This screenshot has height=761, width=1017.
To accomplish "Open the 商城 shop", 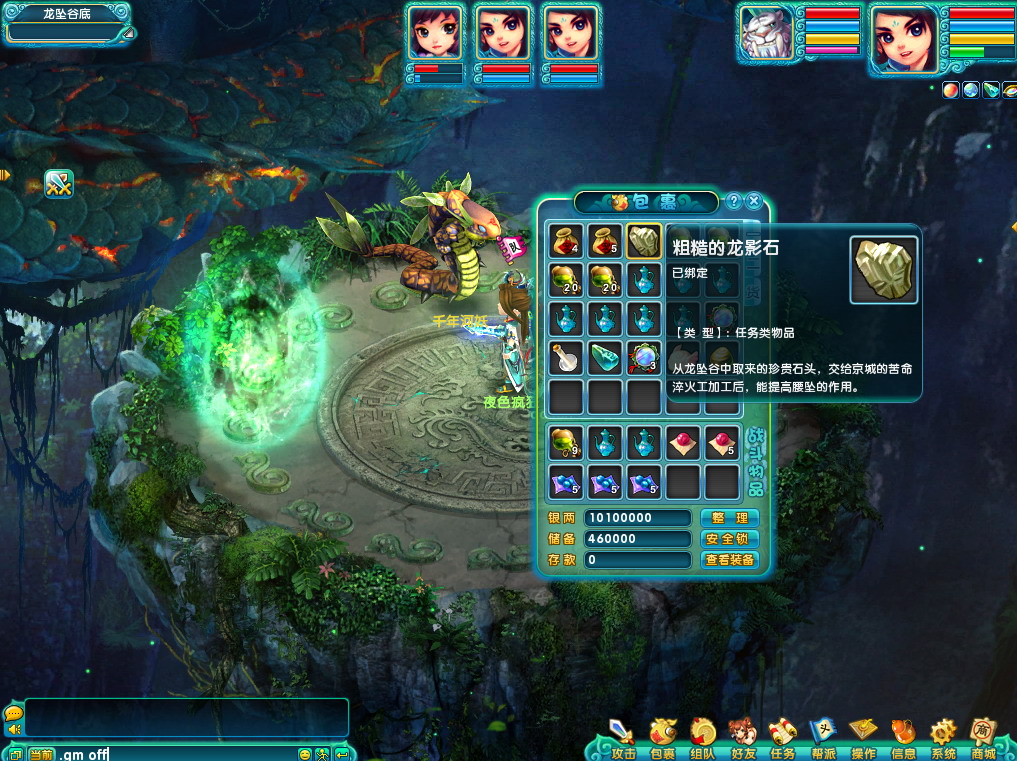I will coord(983,740).
